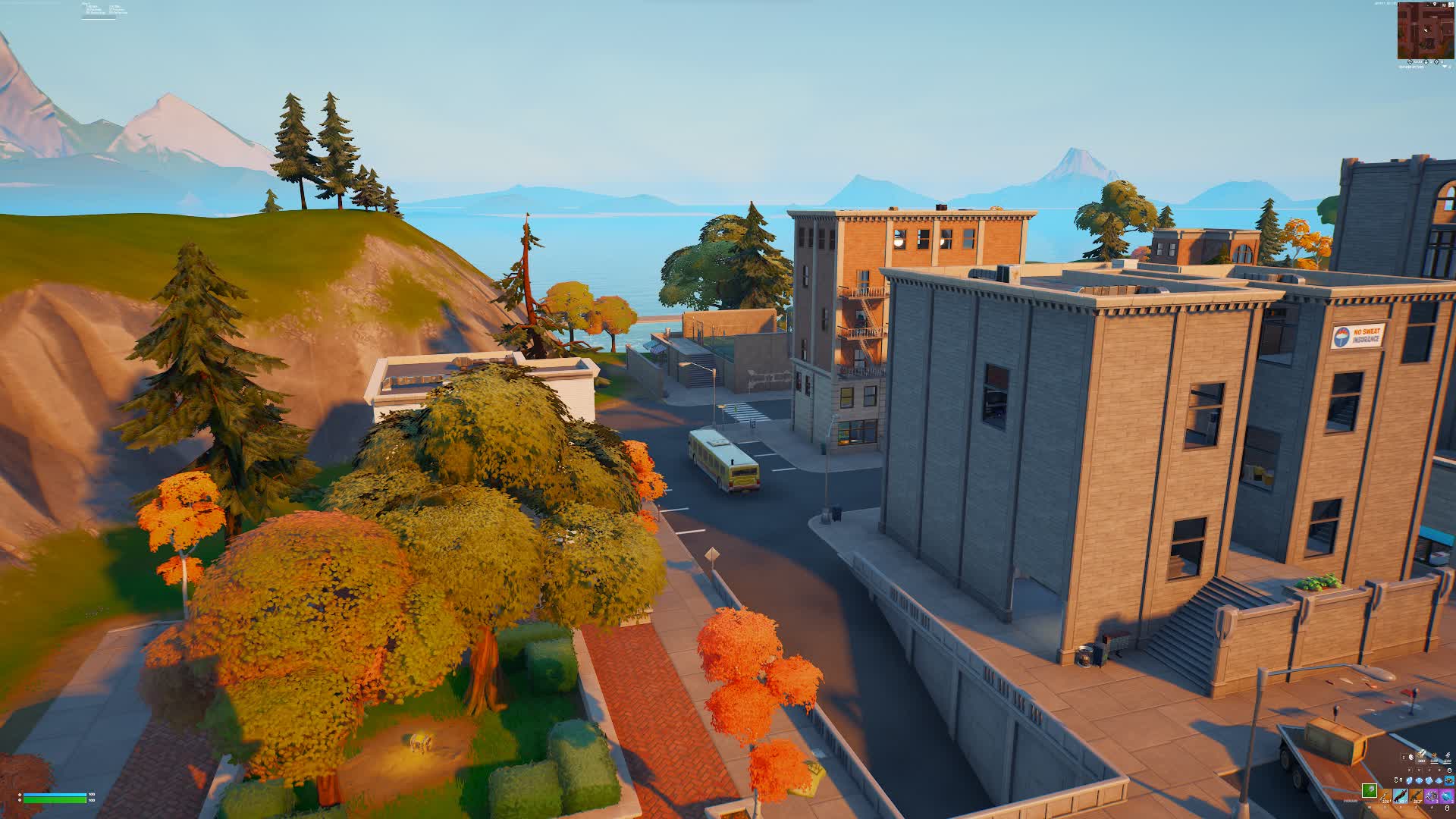Click the wood resource counter icon
The image size is (1456, 819).
[1420, 755]
